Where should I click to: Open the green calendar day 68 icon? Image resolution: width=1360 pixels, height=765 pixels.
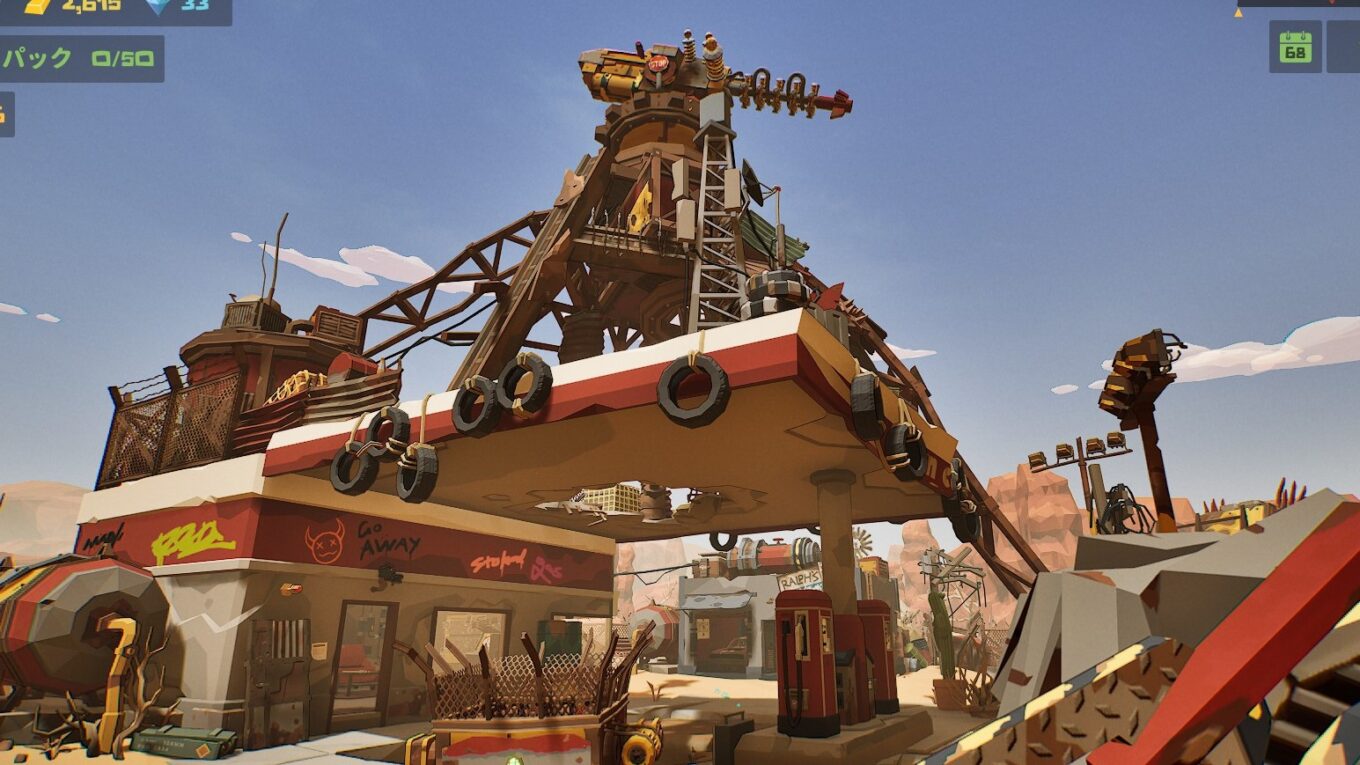pyautogui.click(x=1295, y=47)
